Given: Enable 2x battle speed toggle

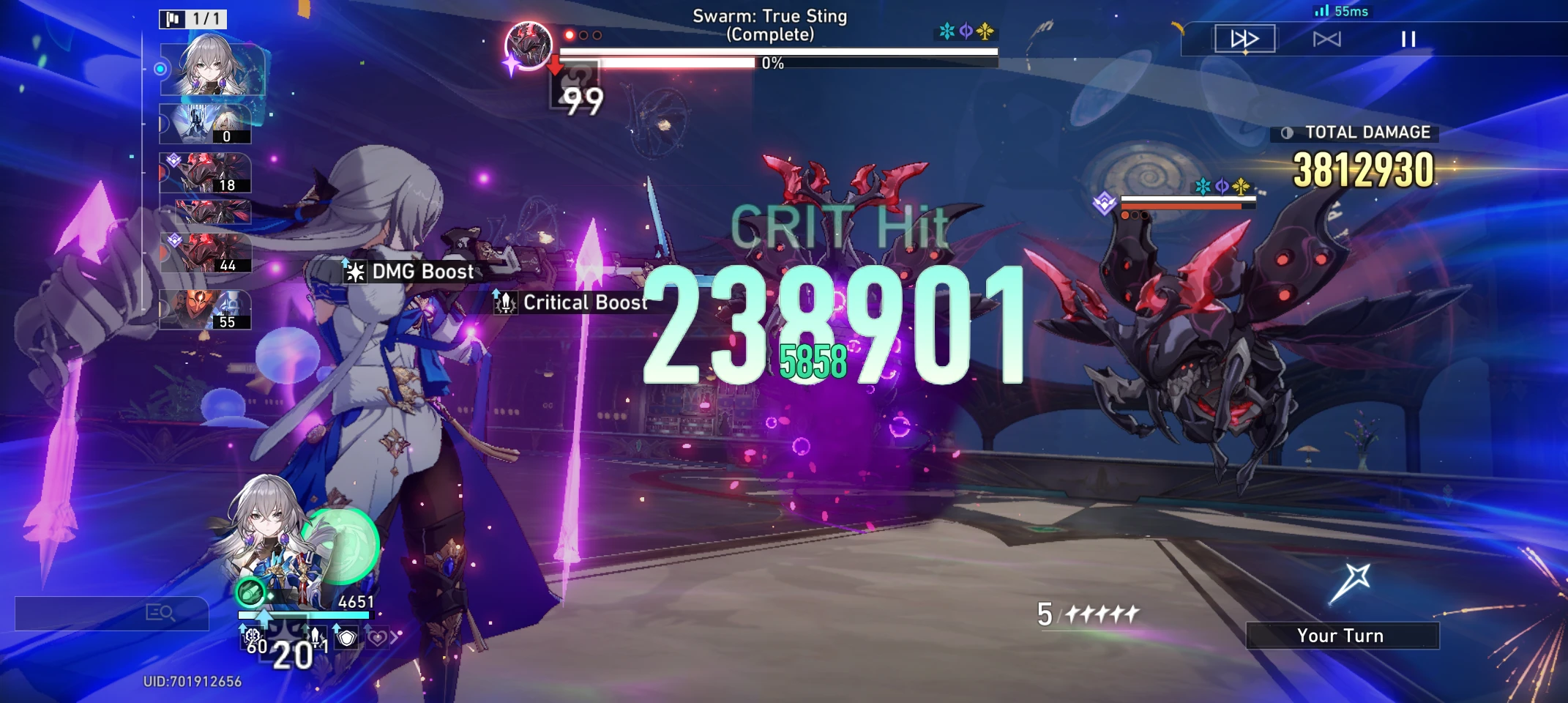Looking at the screenshot, I should coord(1244,39).
